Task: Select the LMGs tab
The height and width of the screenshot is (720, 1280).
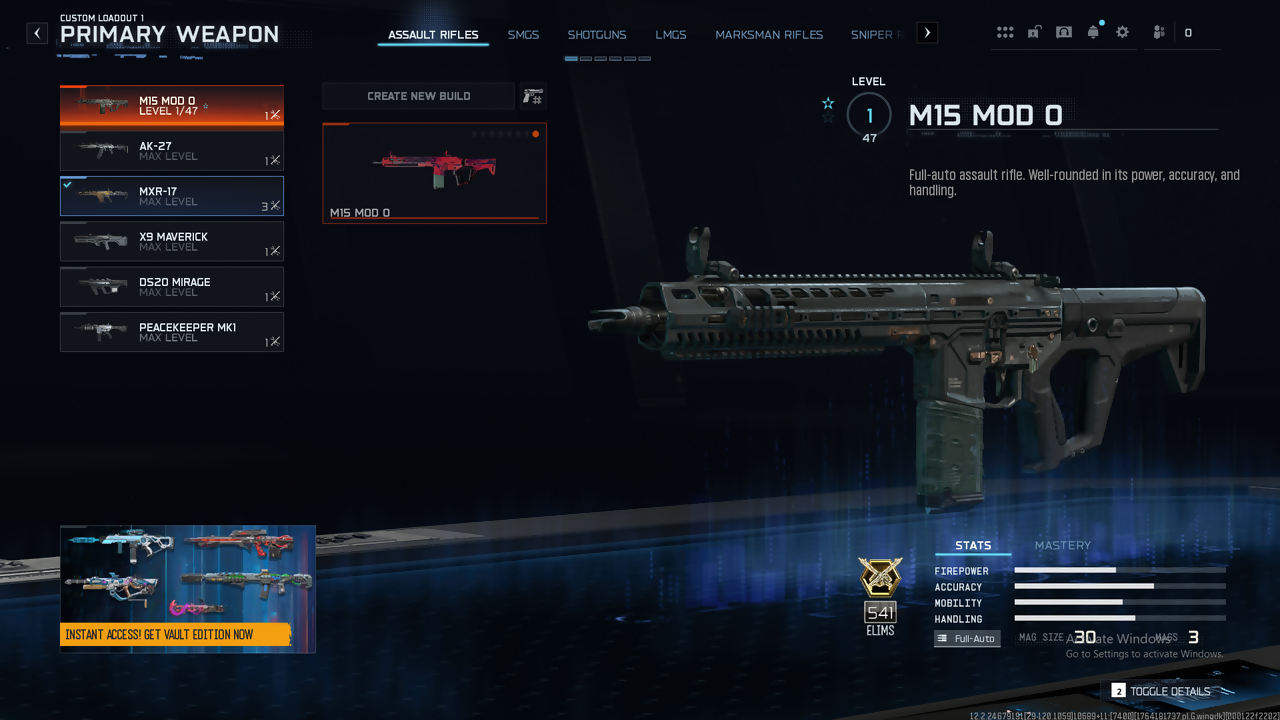Action: pos(671,35)
